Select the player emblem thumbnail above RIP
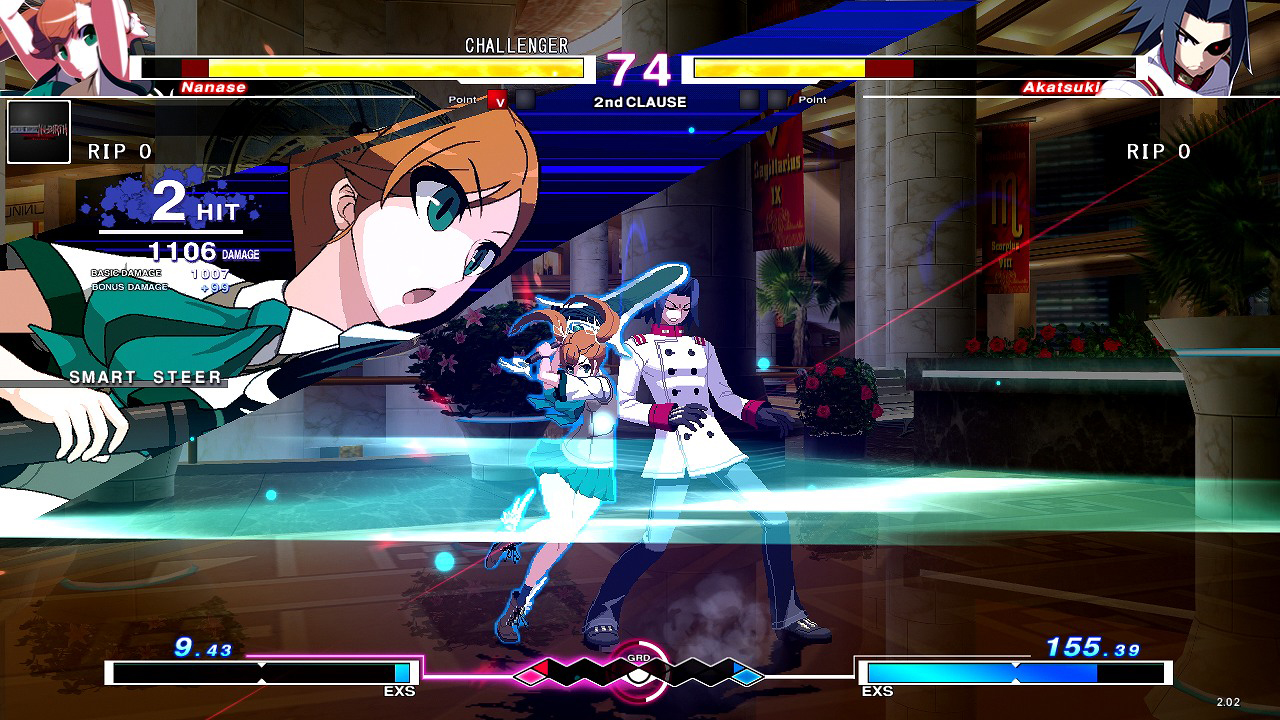 39,132
